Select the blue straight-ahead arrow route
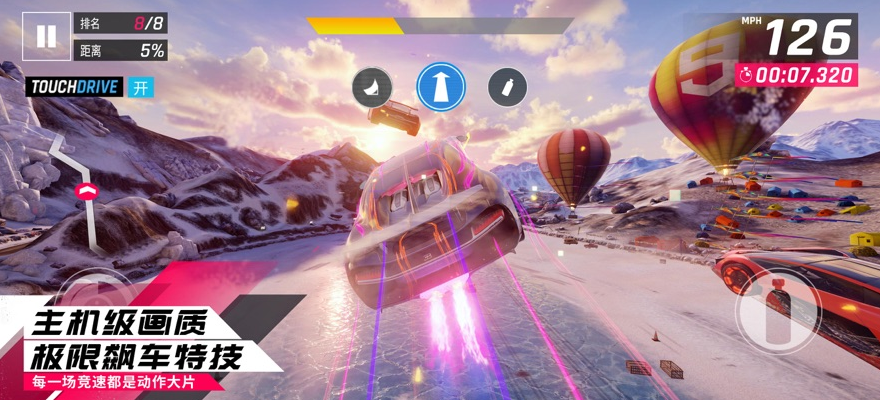 (441, 87)
